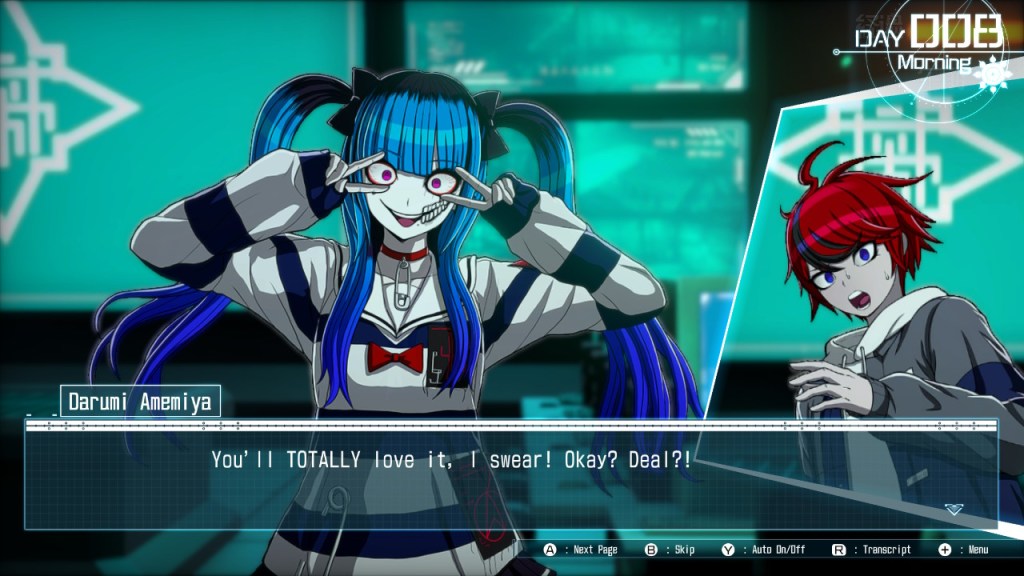Viewport: 1024px width, 576px height.
Task: Click the dialogue advance arrow indicator
Action: (954, 509)
